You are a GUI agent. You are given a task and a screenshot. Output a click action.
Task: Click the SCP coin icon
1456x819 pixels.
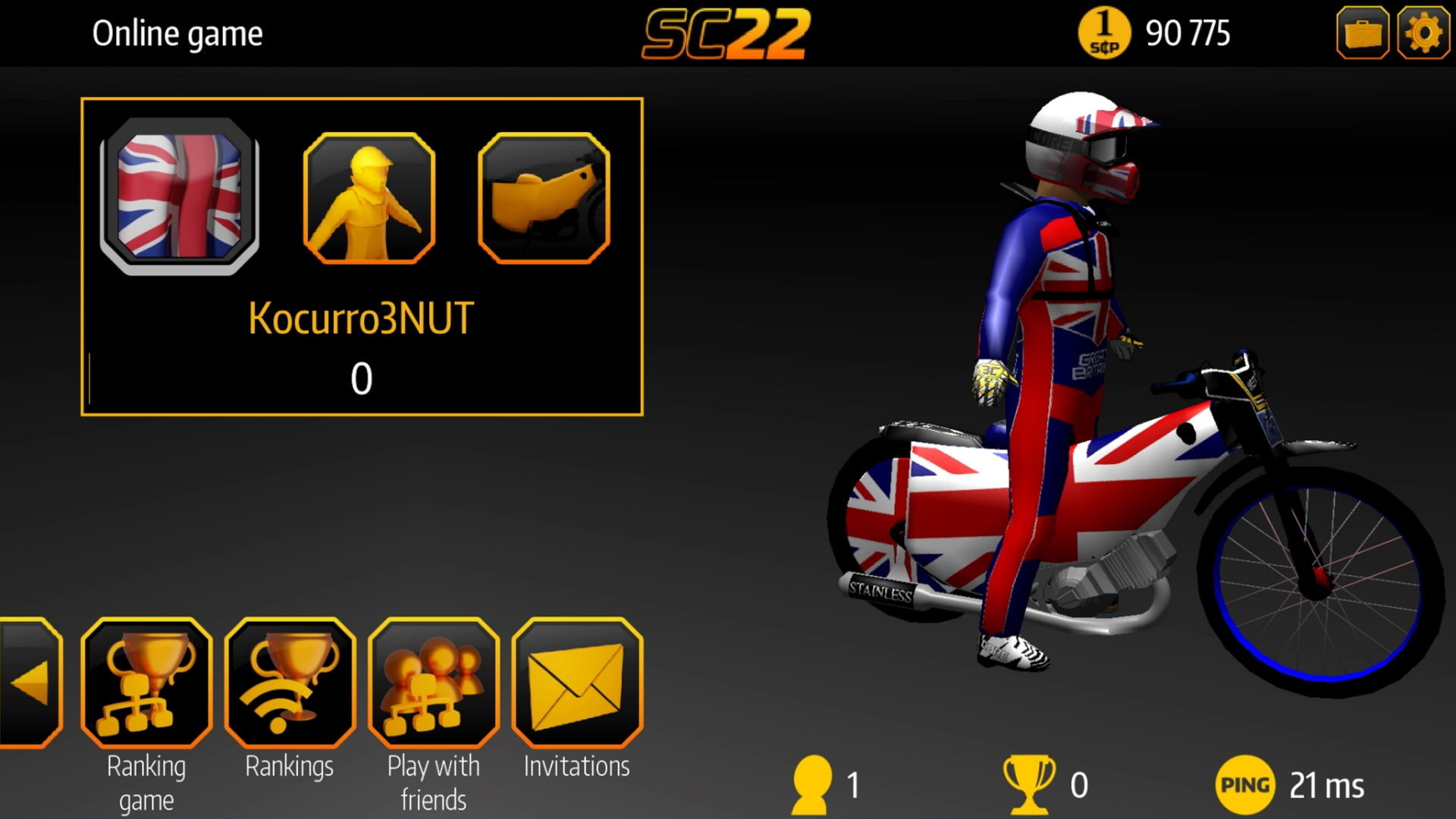pyautogui.click(x=1104, y=32)
